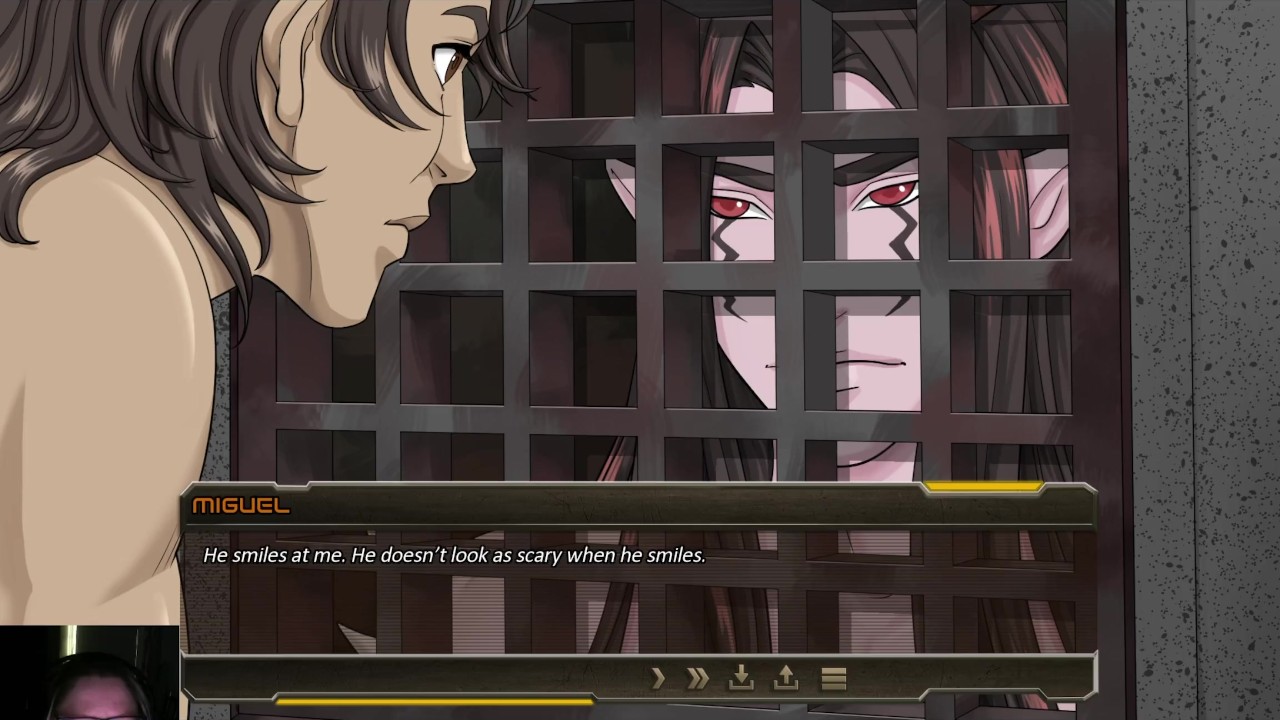Open the three-bar menu icon
The image size is (1280, 720).
pos(833,679)
